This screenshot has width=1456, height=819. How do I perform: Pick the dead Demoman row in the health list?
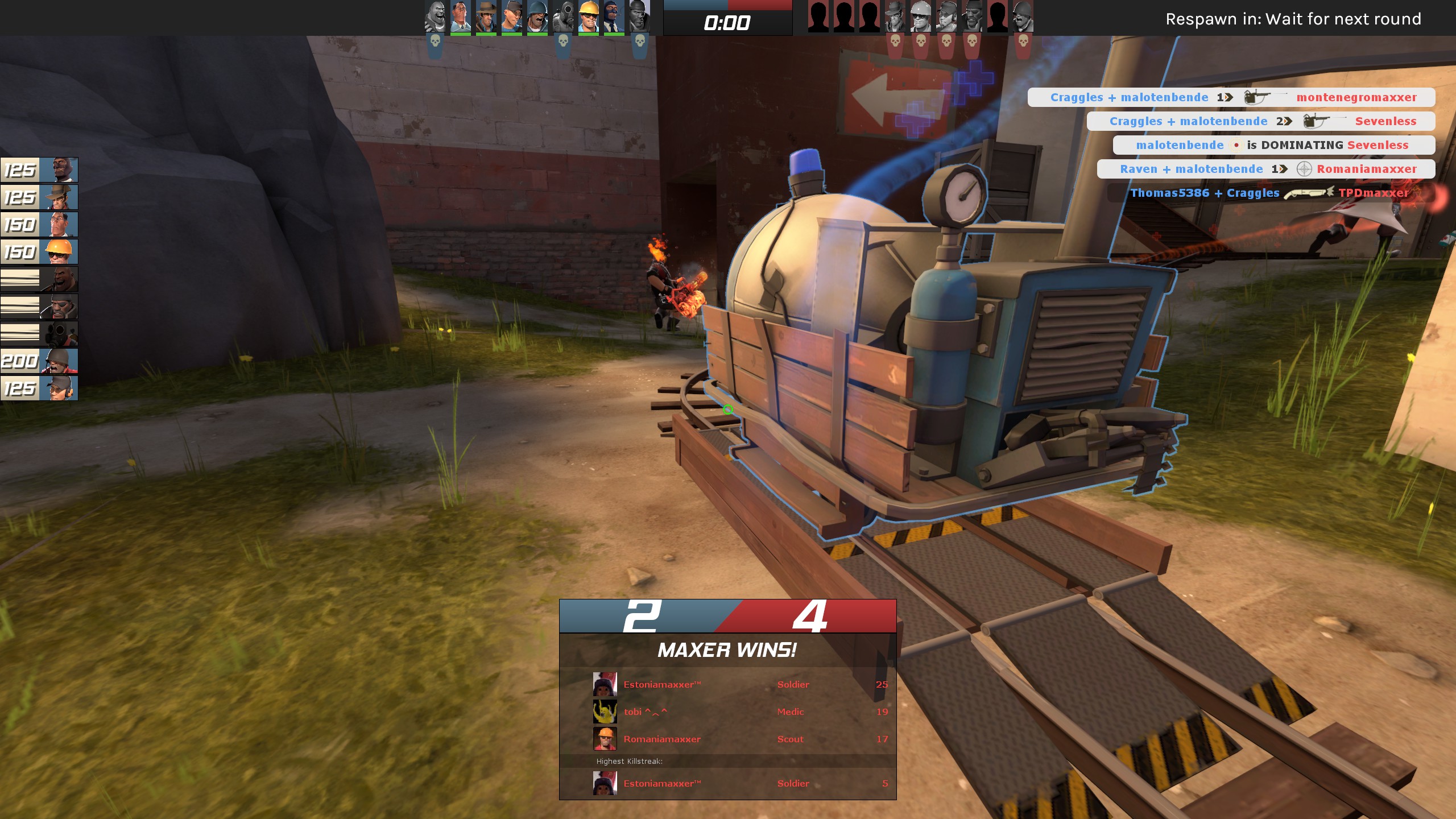[x=39, y=307]
